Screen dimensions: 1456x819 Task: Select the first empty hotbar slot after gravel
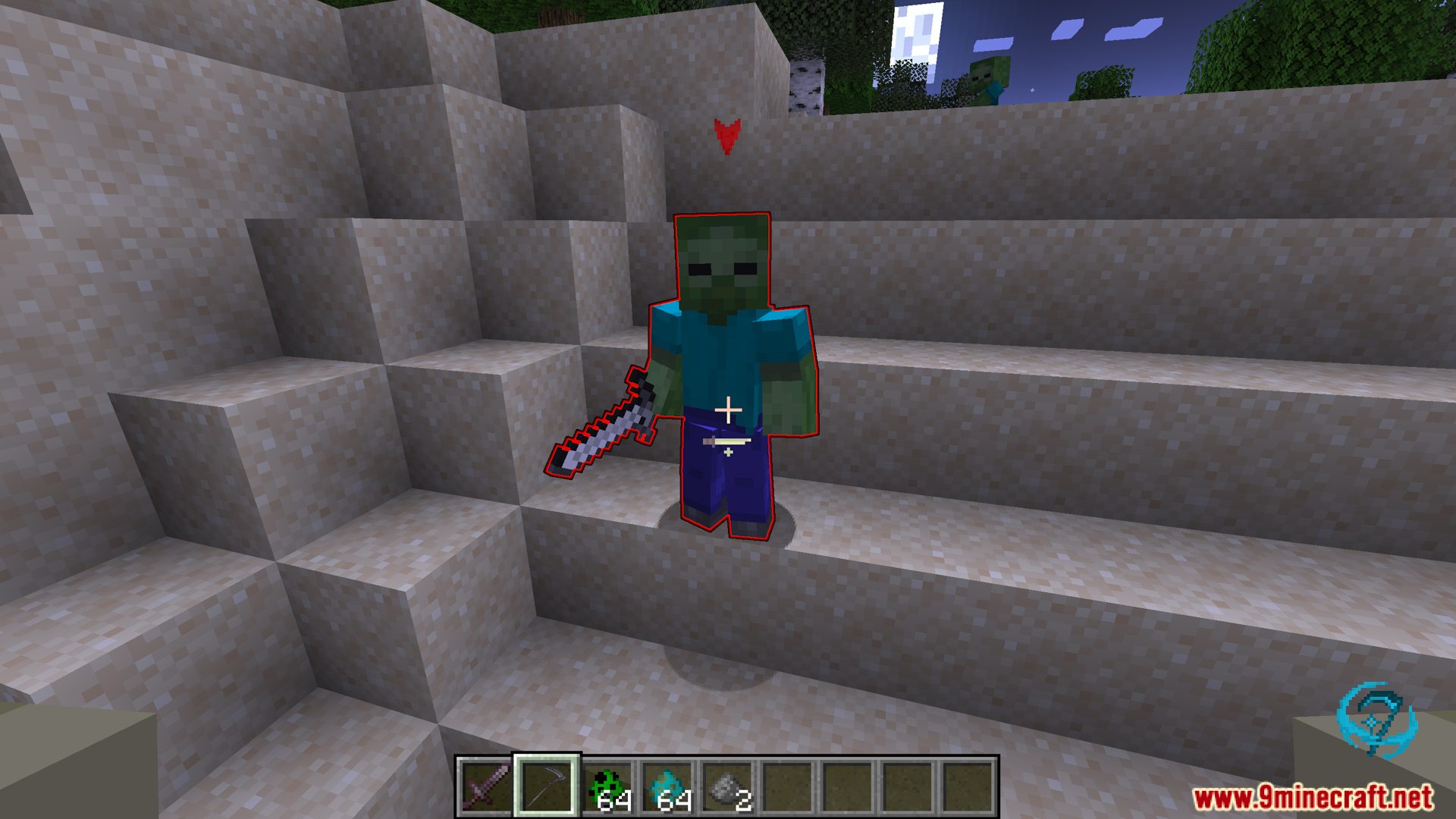pos(786,786)
